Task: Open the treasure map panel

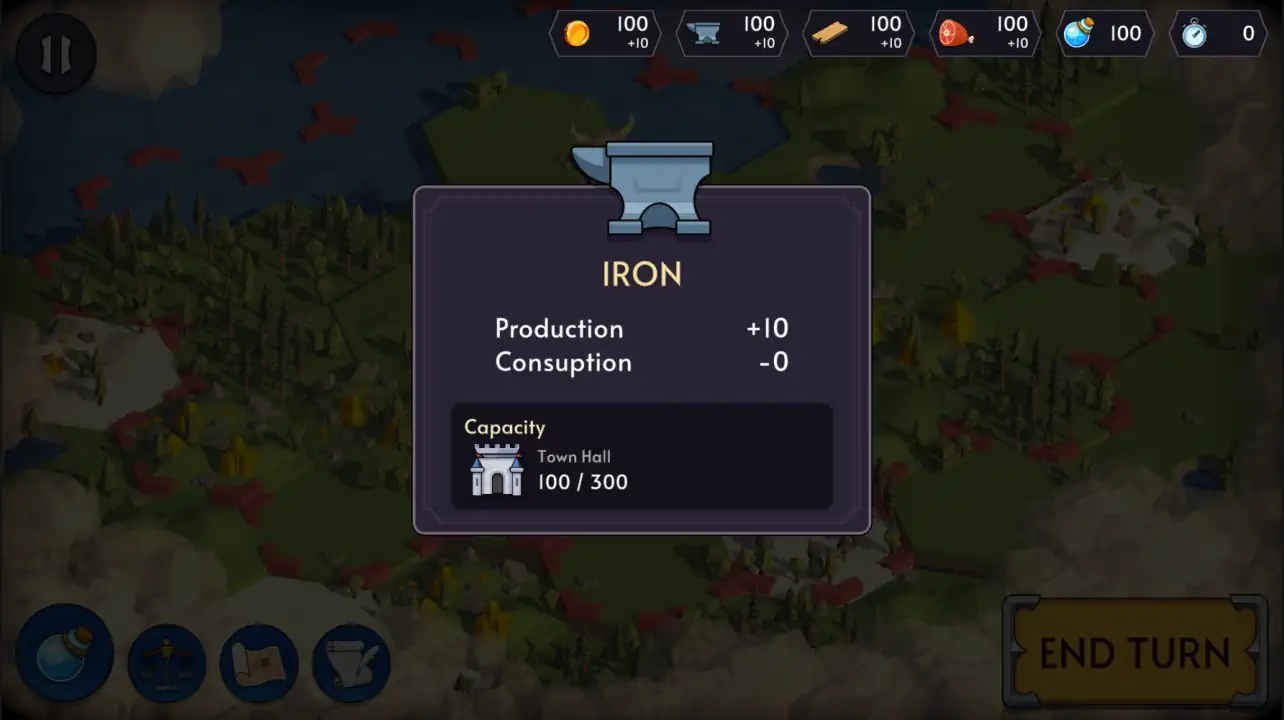Action: click(259, 661)
